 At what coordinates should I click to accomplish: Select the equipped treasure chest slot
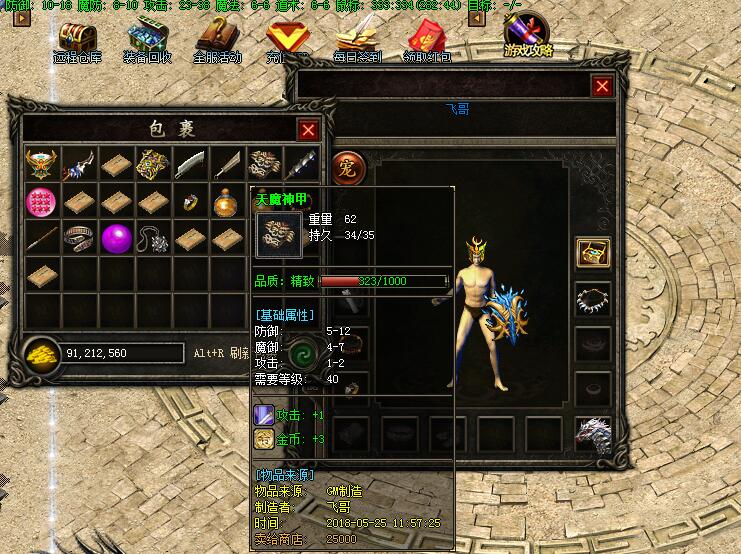tap(592, 252)
